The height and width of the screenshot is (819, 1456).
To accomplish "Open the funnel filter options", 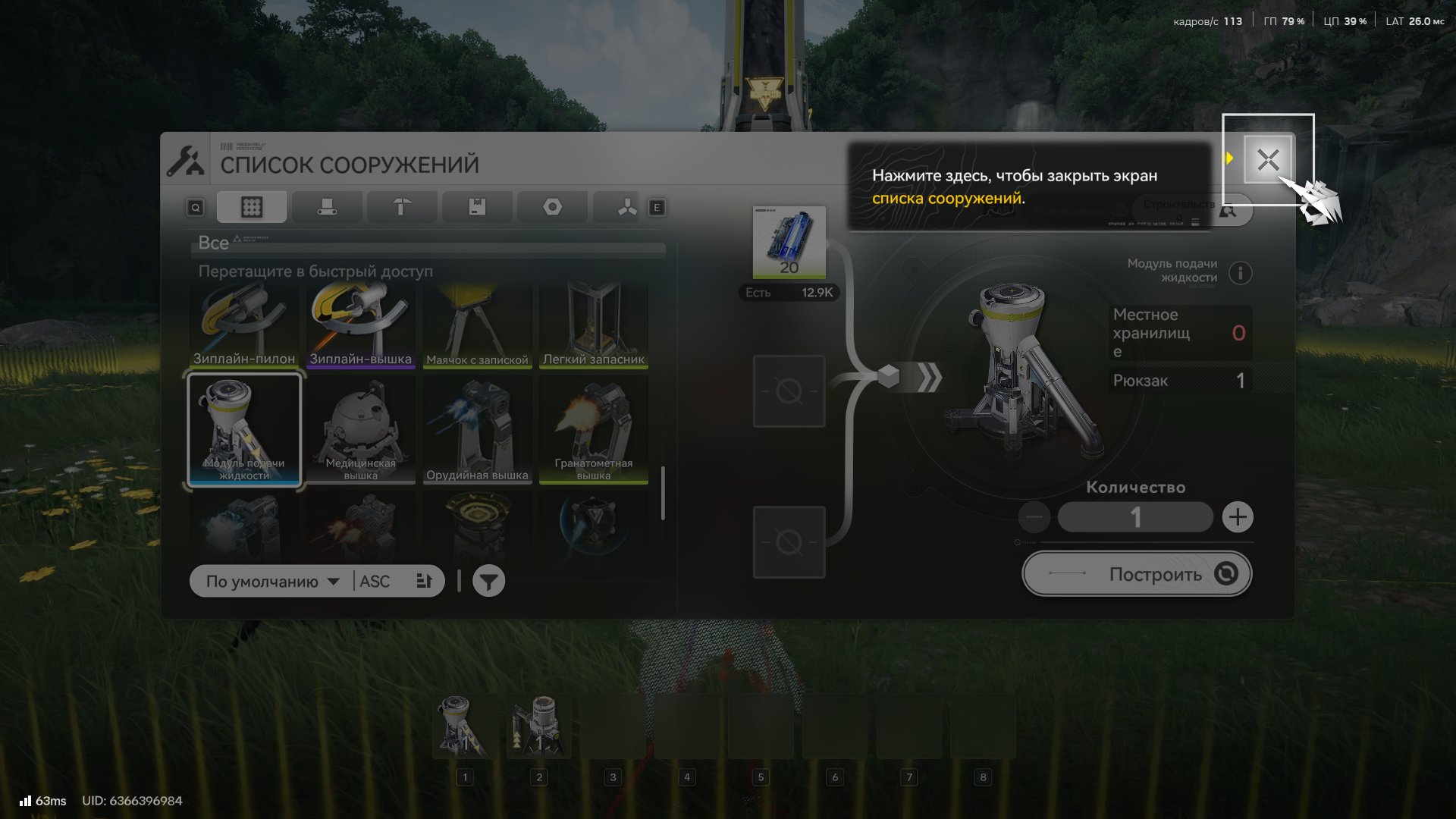I will [x=489, y=582].
